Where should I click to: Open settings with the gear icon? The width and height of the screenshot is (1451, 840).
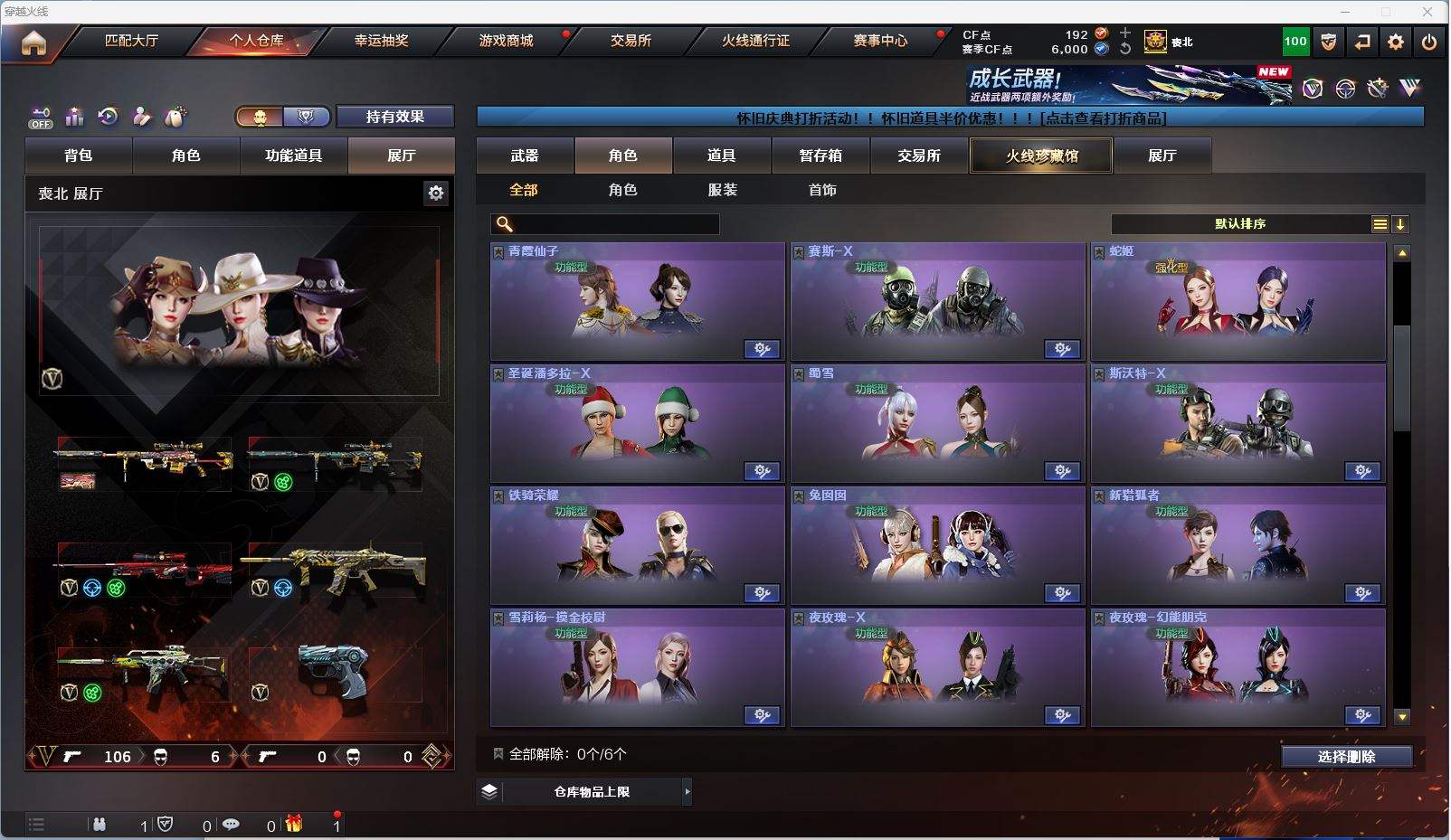tap(1396, 42)
